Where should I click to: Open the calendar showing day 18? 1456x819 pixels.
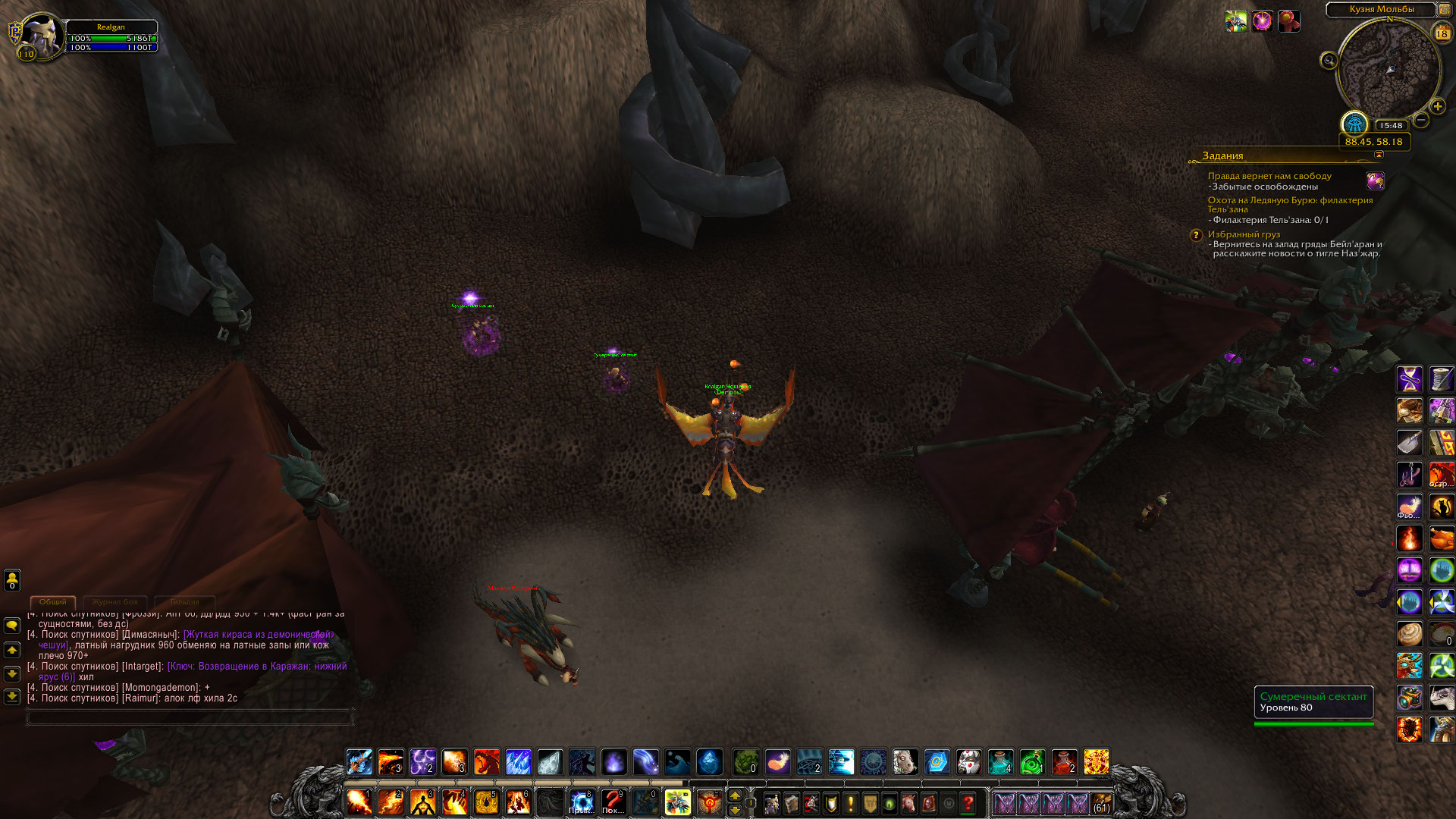1442,33
